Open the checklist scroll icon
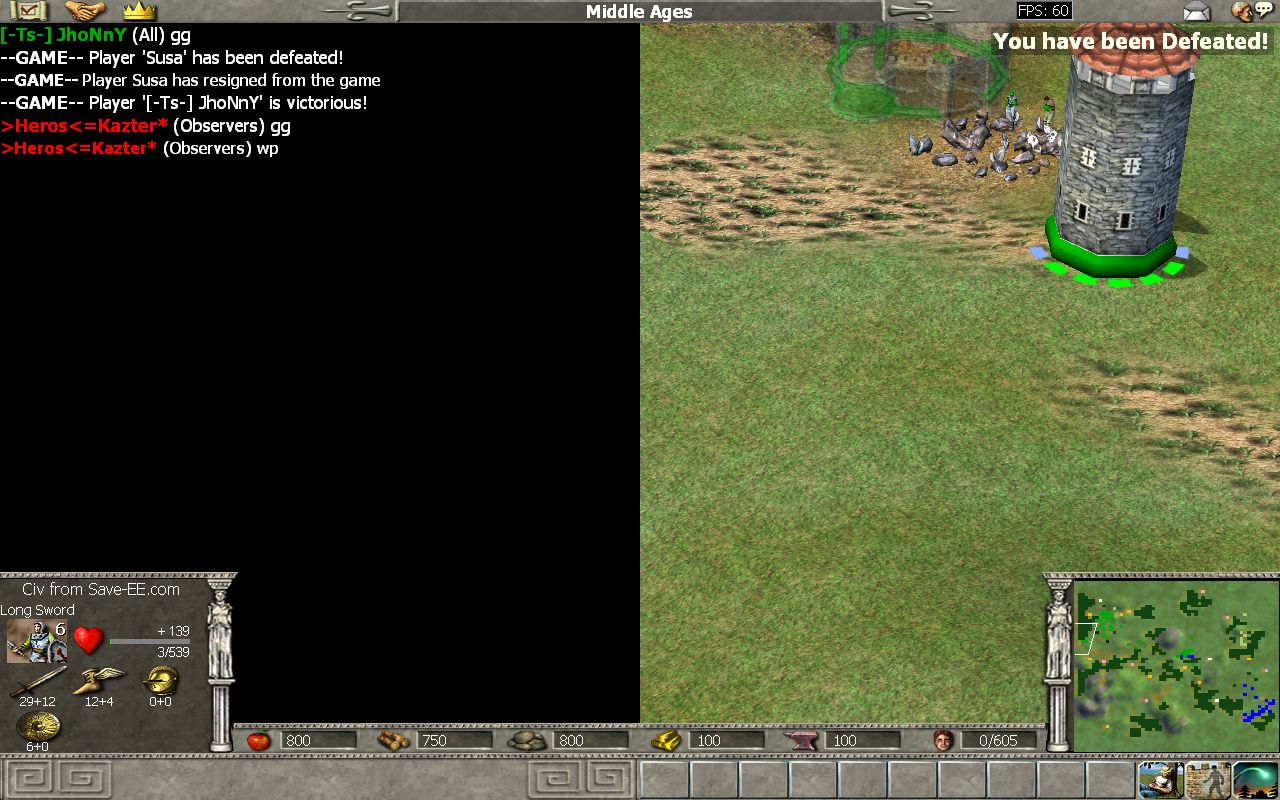Image resolution: width=1280 pixels, height=800 pixels. pyautogui.click(x=28, y=11)
